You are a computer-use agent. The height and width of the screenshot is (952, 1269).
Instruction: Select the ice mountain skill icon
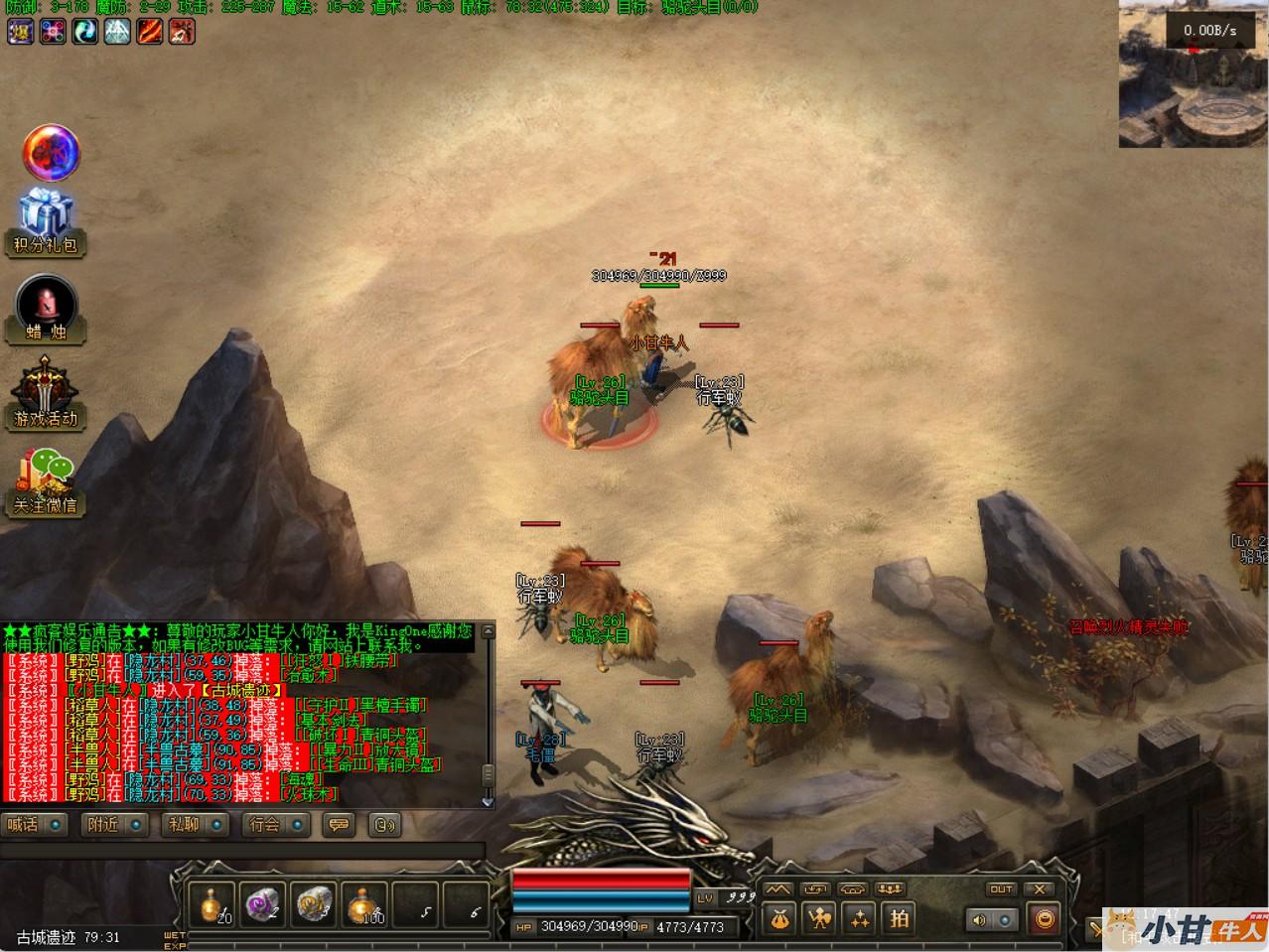tap(117, 32)
